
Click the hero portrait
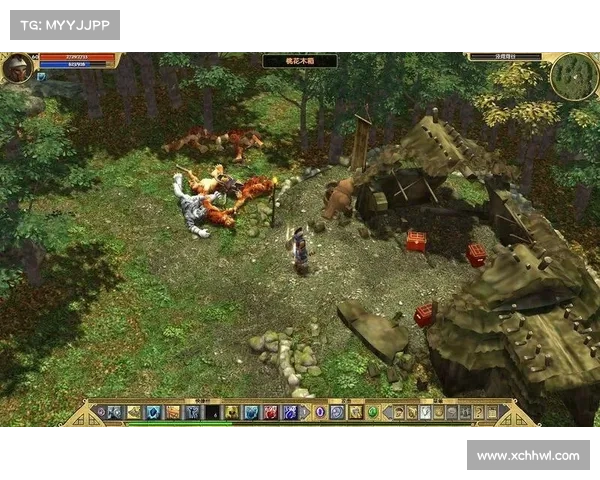point(17,68)
